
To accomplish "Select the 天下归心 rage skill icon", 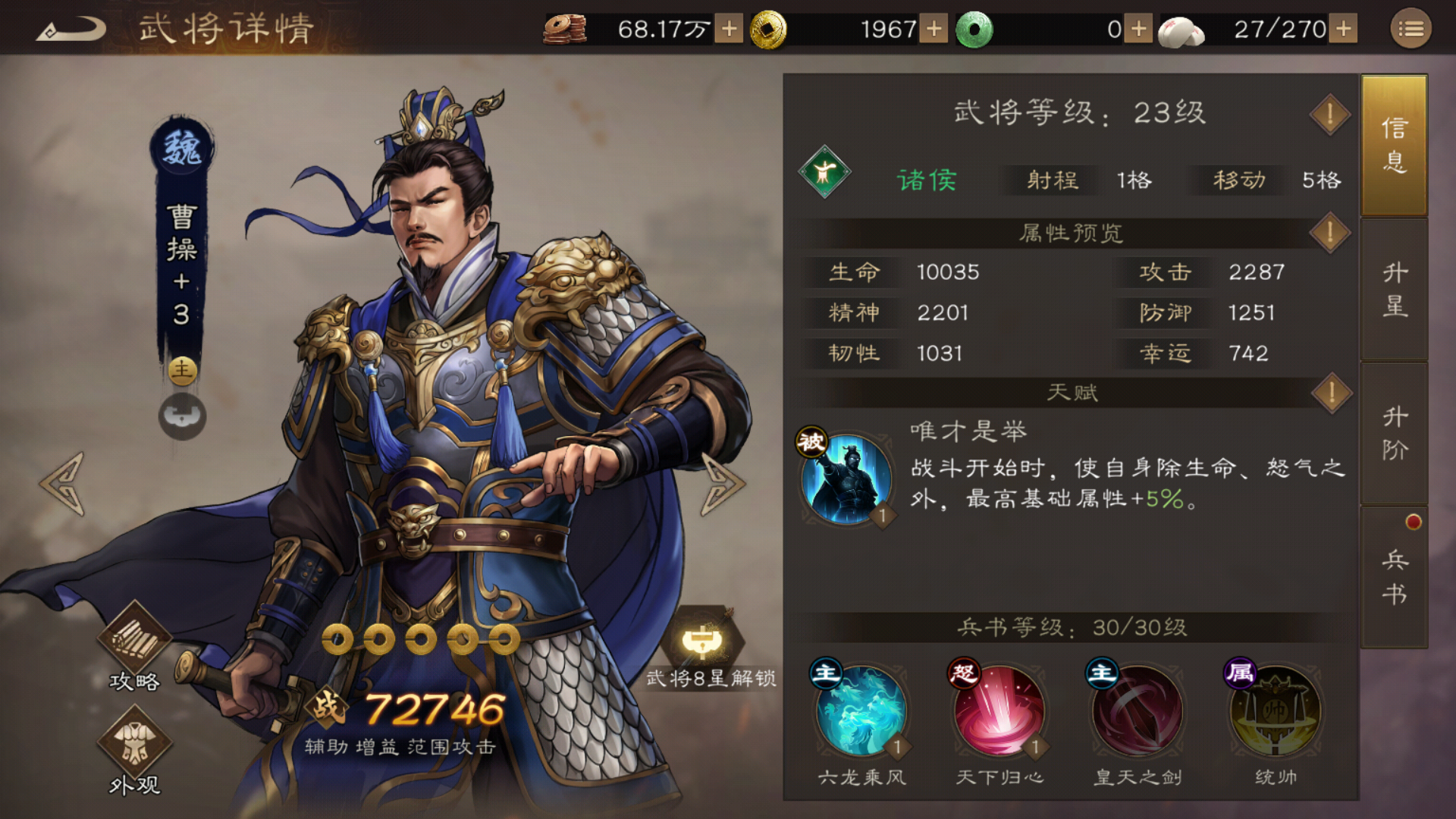I will click(999, 711).
